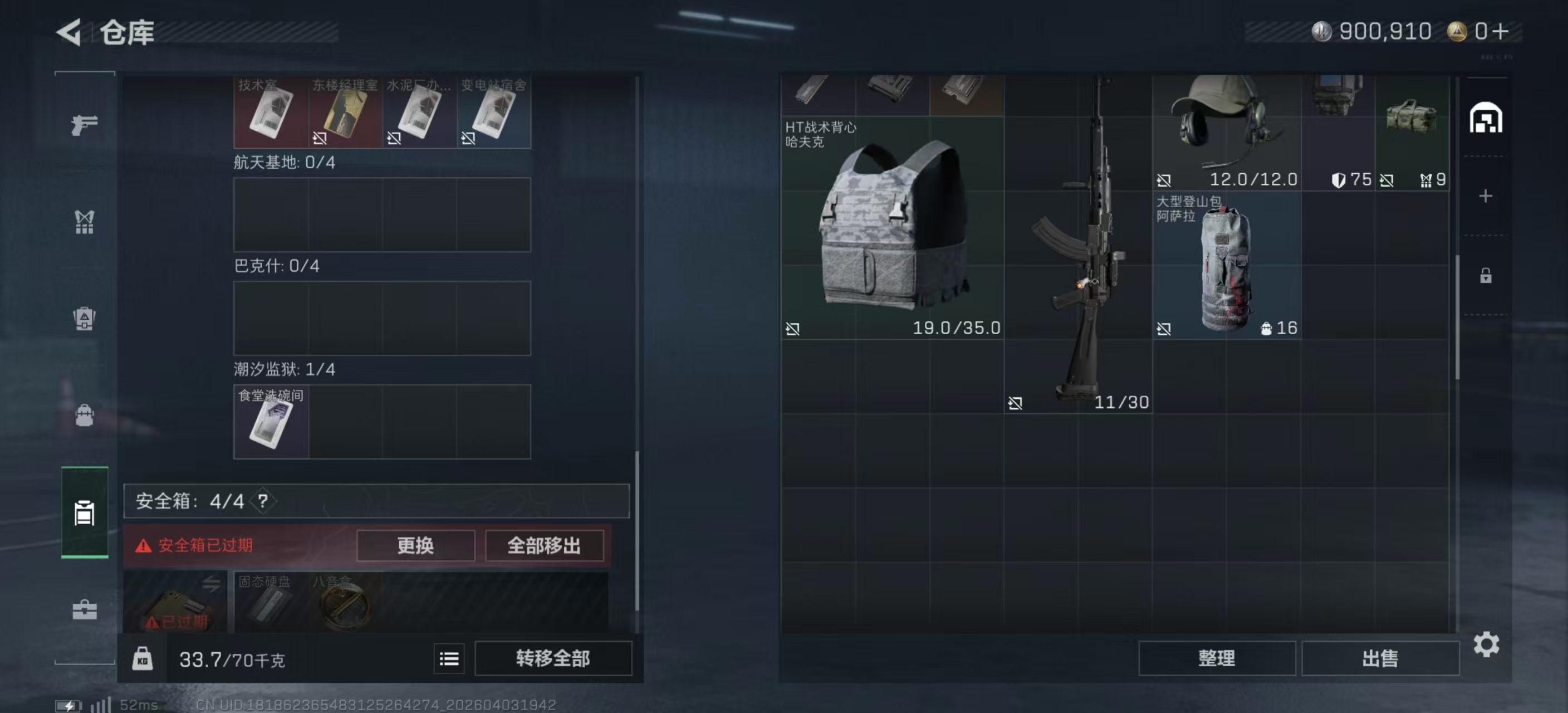Switch to list view beside the weight display
The width and height of the screenshot is (1568, 713).
pyautogui.click(x=449, y=659)
